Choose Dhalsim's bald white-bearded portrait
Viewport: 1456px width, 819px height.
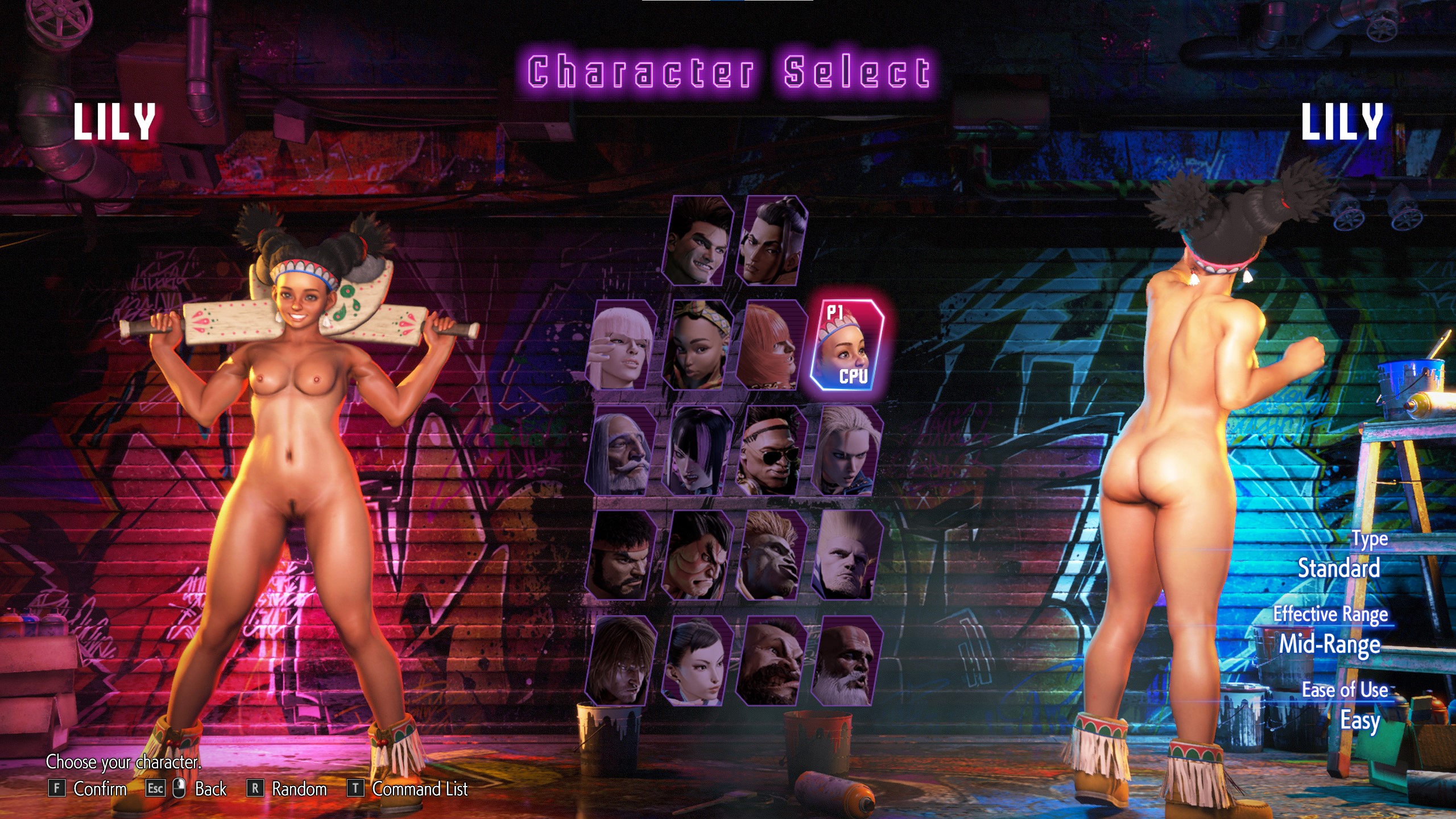(847, 660)
